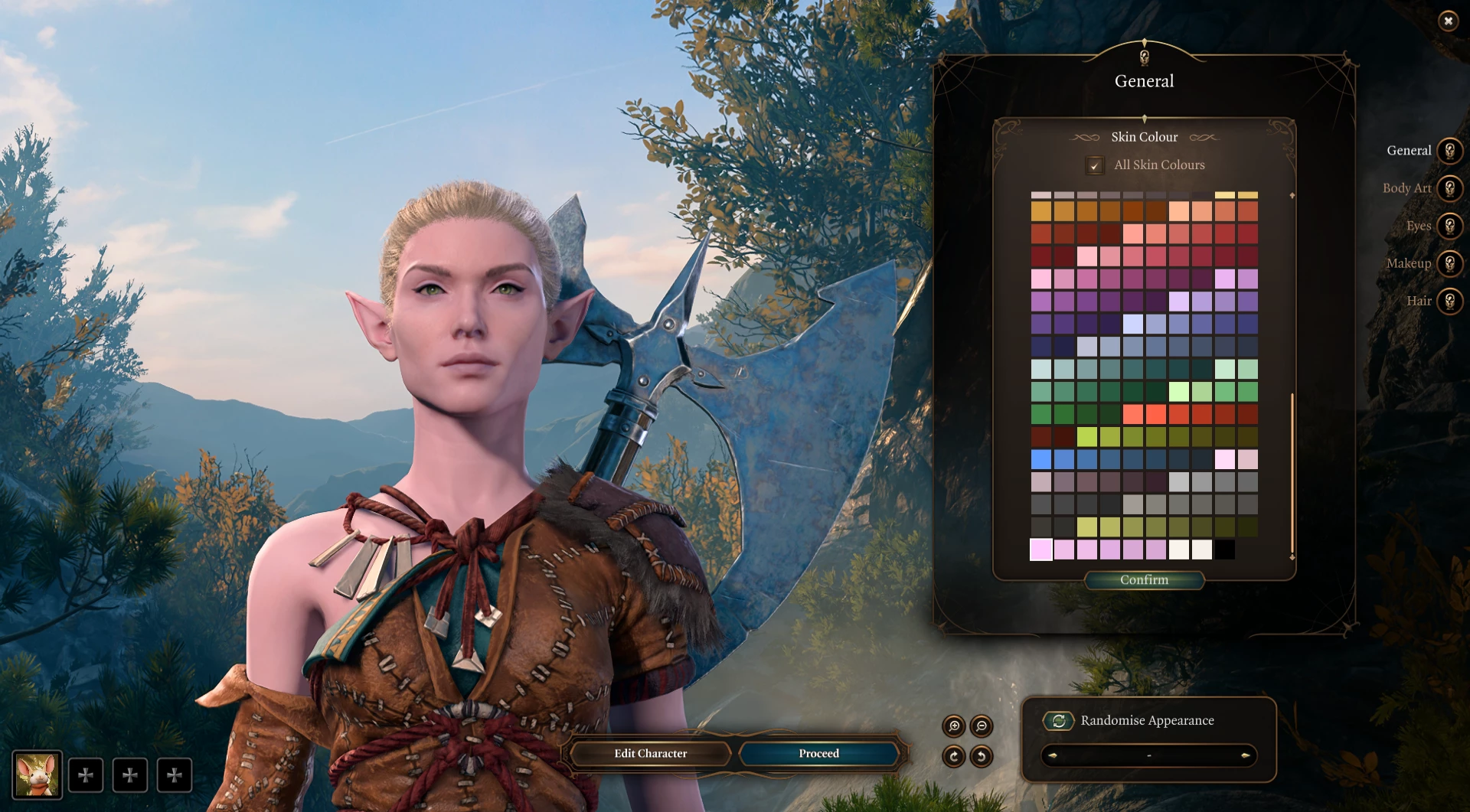Confirm the skin colour selection
The height and width of the screenshot is (812, 1470).
[1144, 580]
